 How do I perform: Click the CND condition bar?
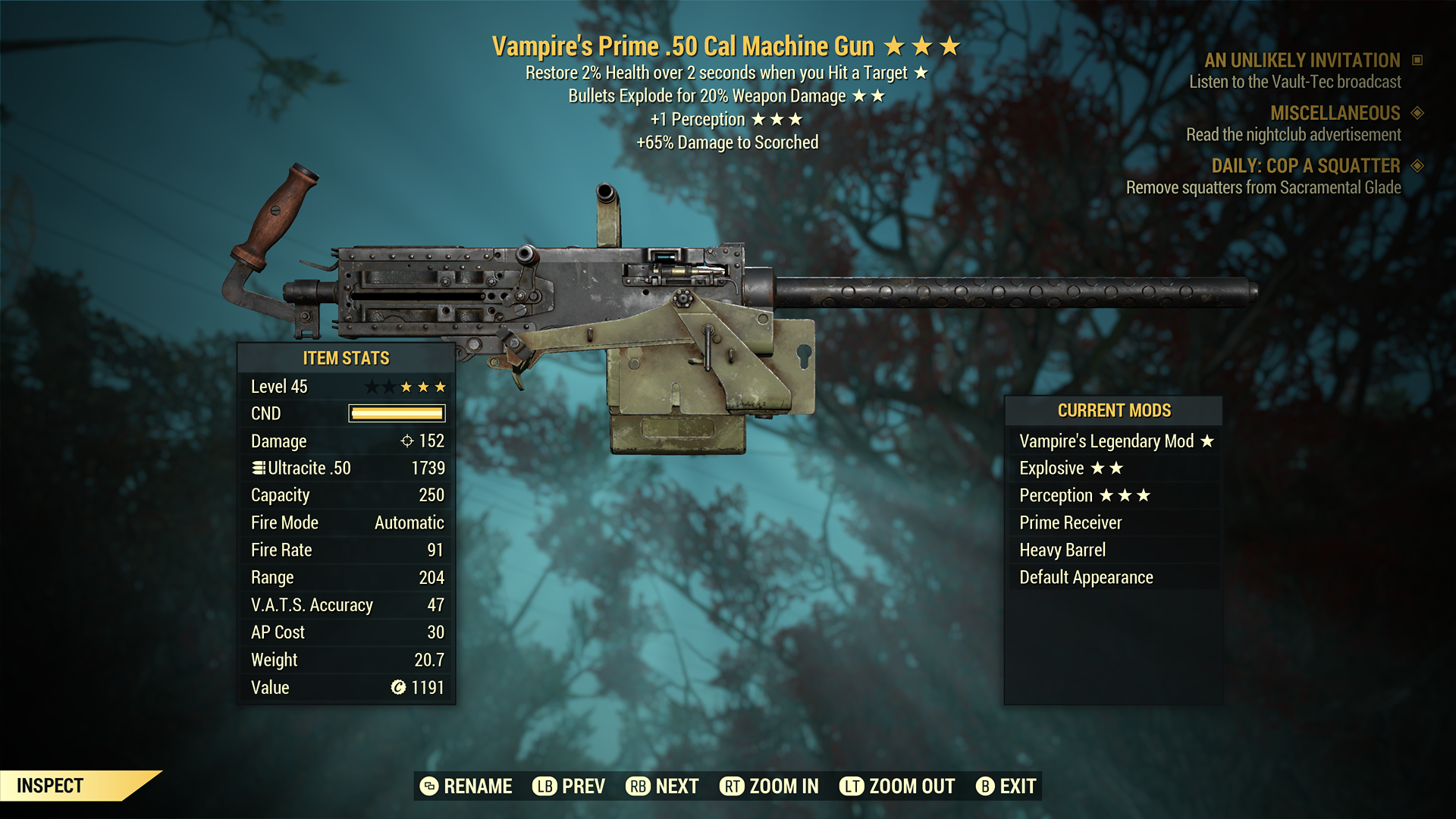click(x=395, y=413)
